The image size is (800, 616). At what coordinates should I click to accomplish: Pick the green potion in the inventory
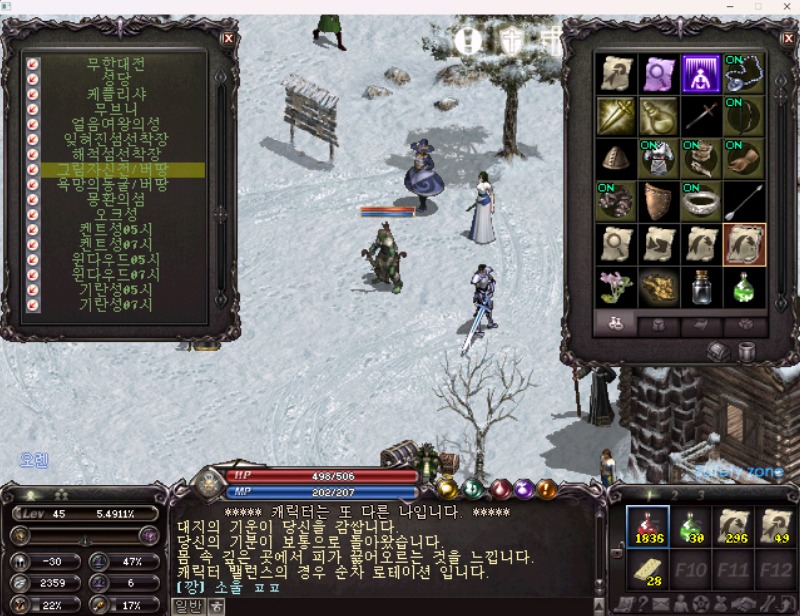click(743, 287)
